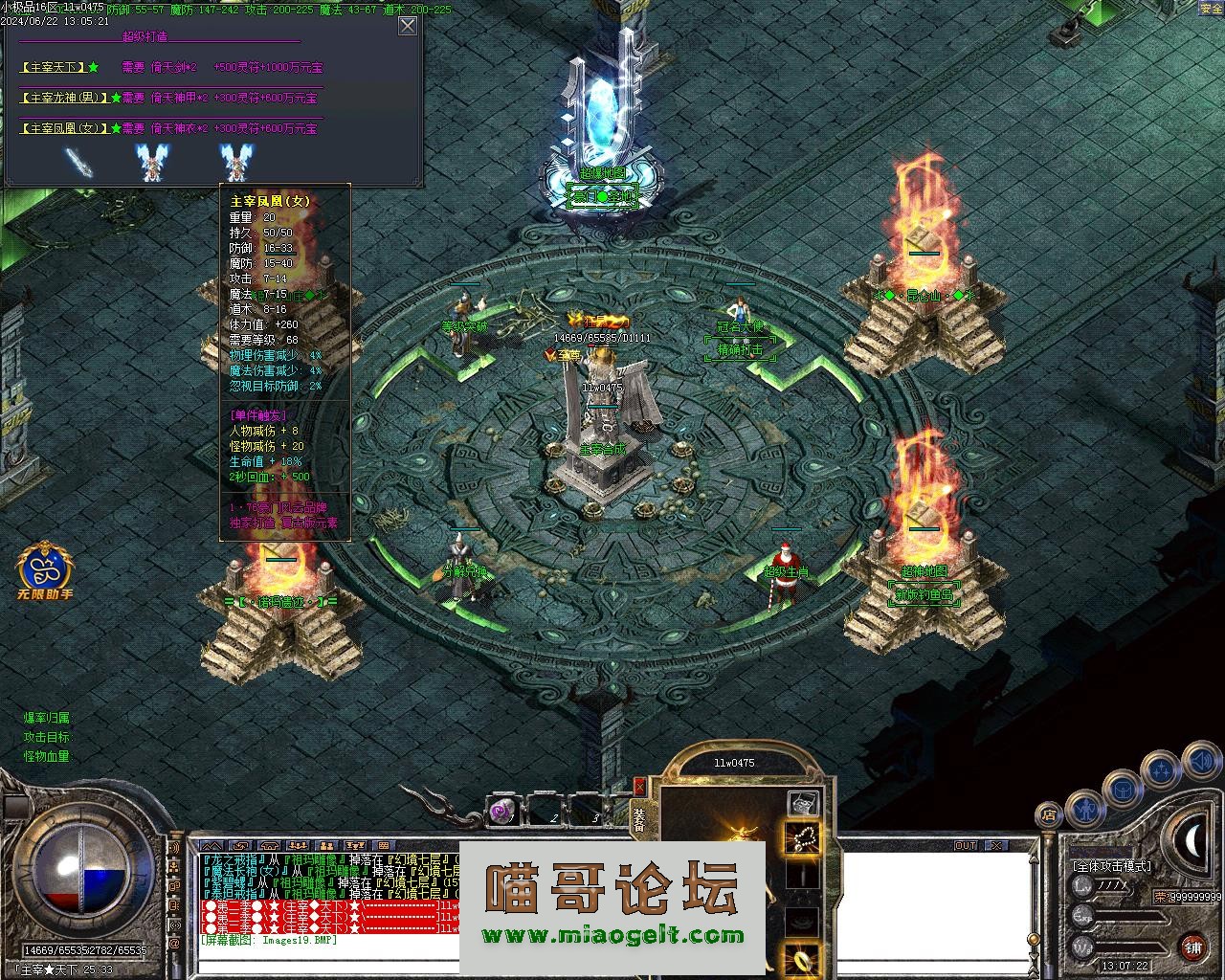Open the skills sparkle round button
Screen dimensions: 1225x980
coord(1162,768)
